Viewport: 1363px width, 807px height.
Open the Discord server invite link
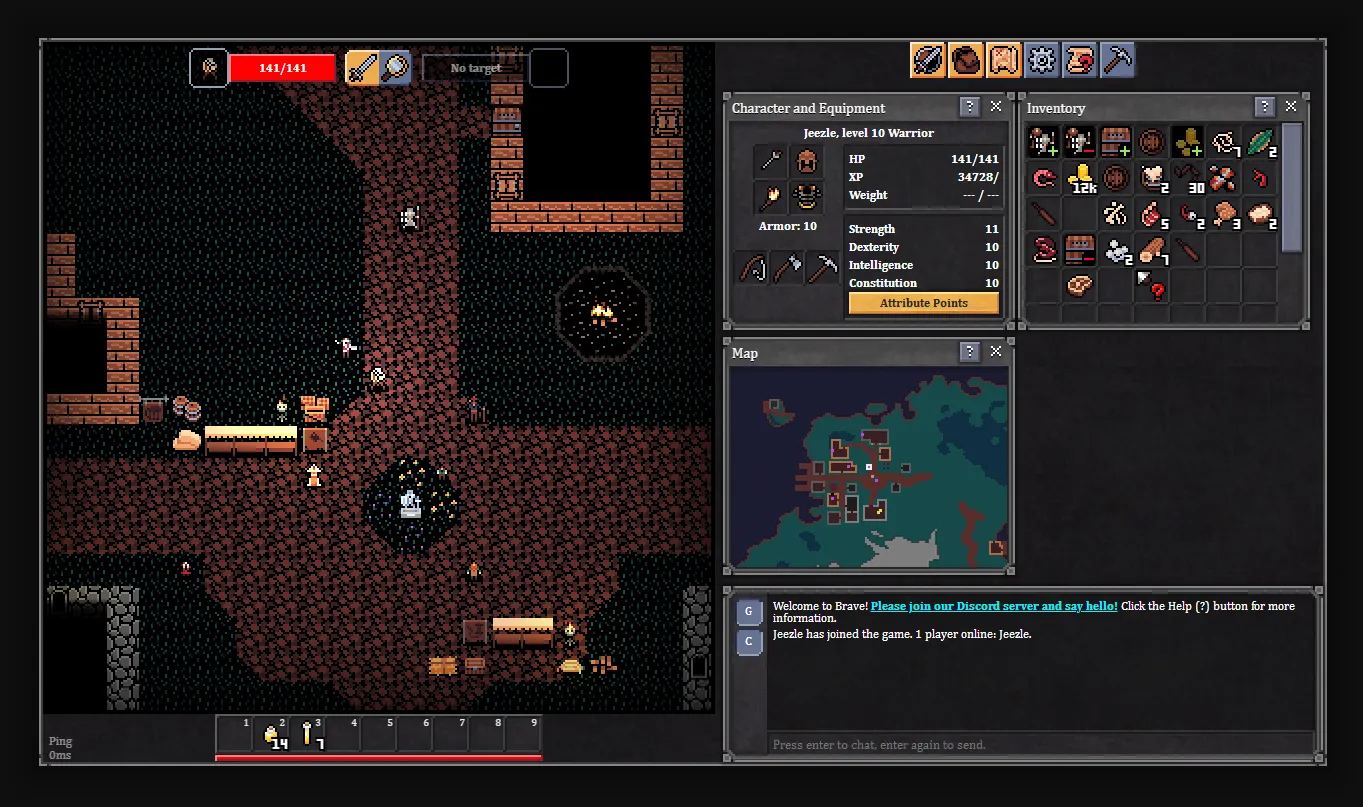[x=994, y=605]
